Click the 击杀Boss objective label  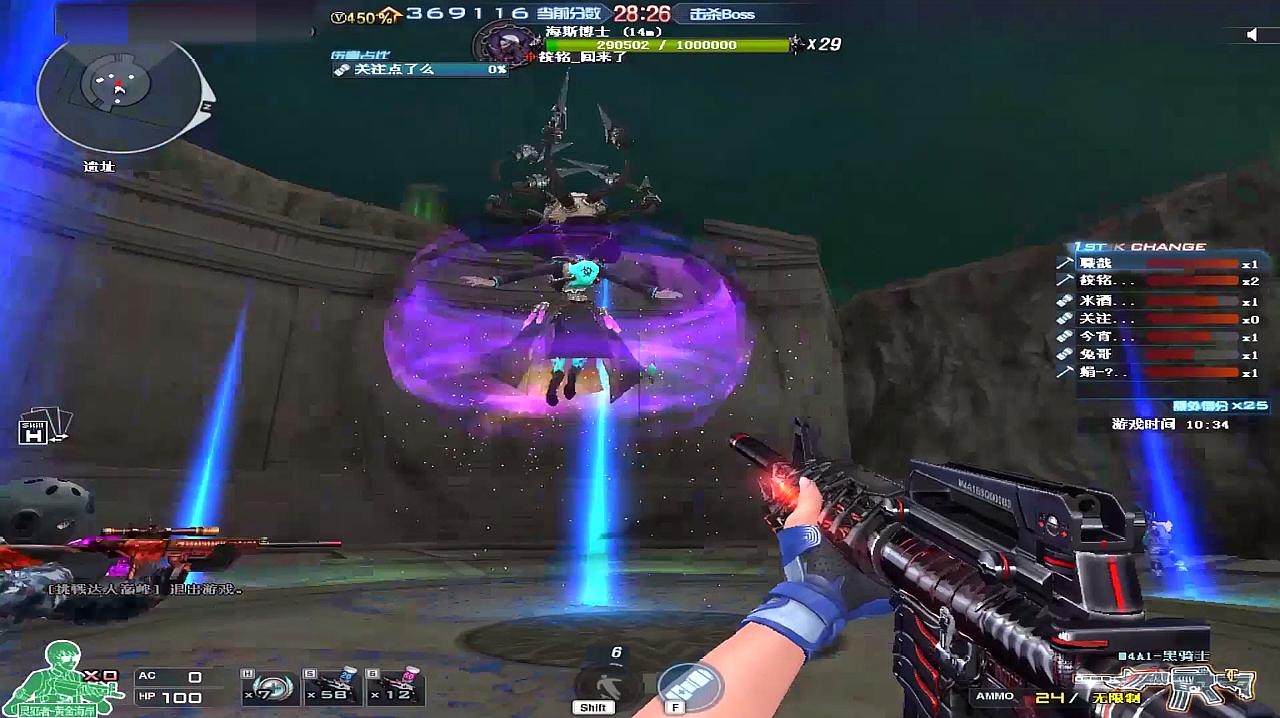[x=722, y=14]
